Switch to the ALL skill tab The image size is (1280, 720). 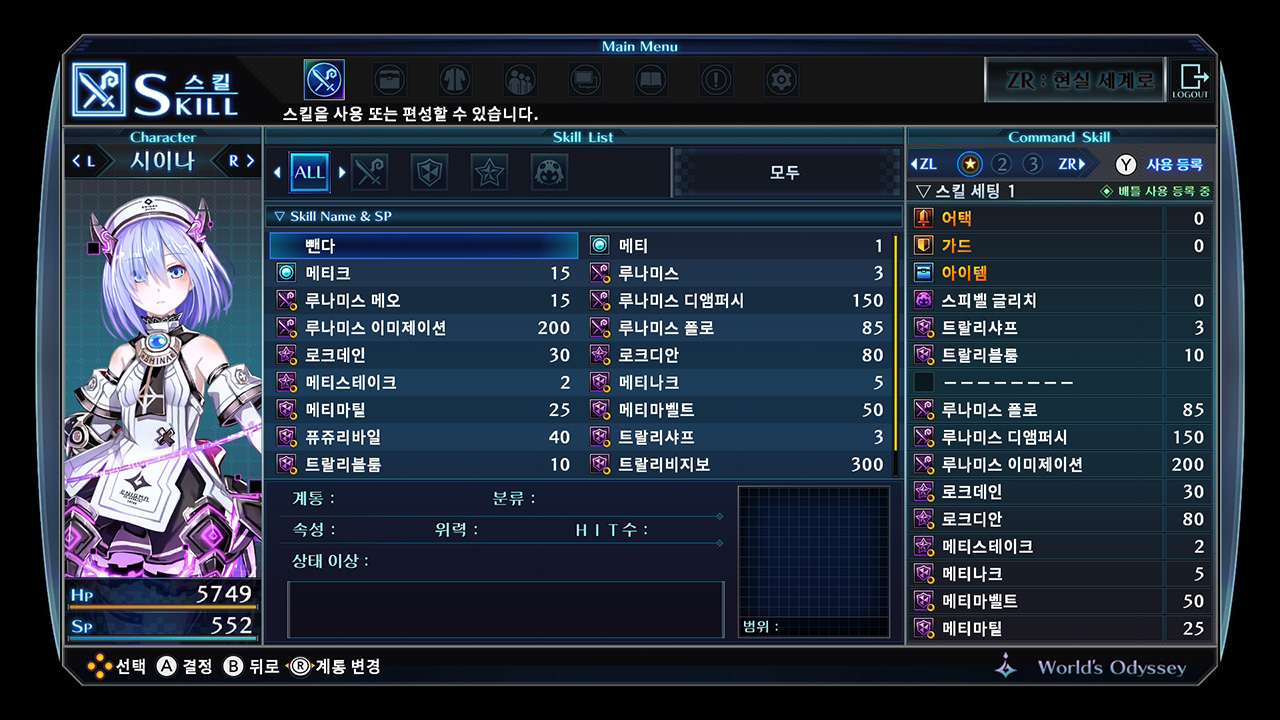(309, 171)
